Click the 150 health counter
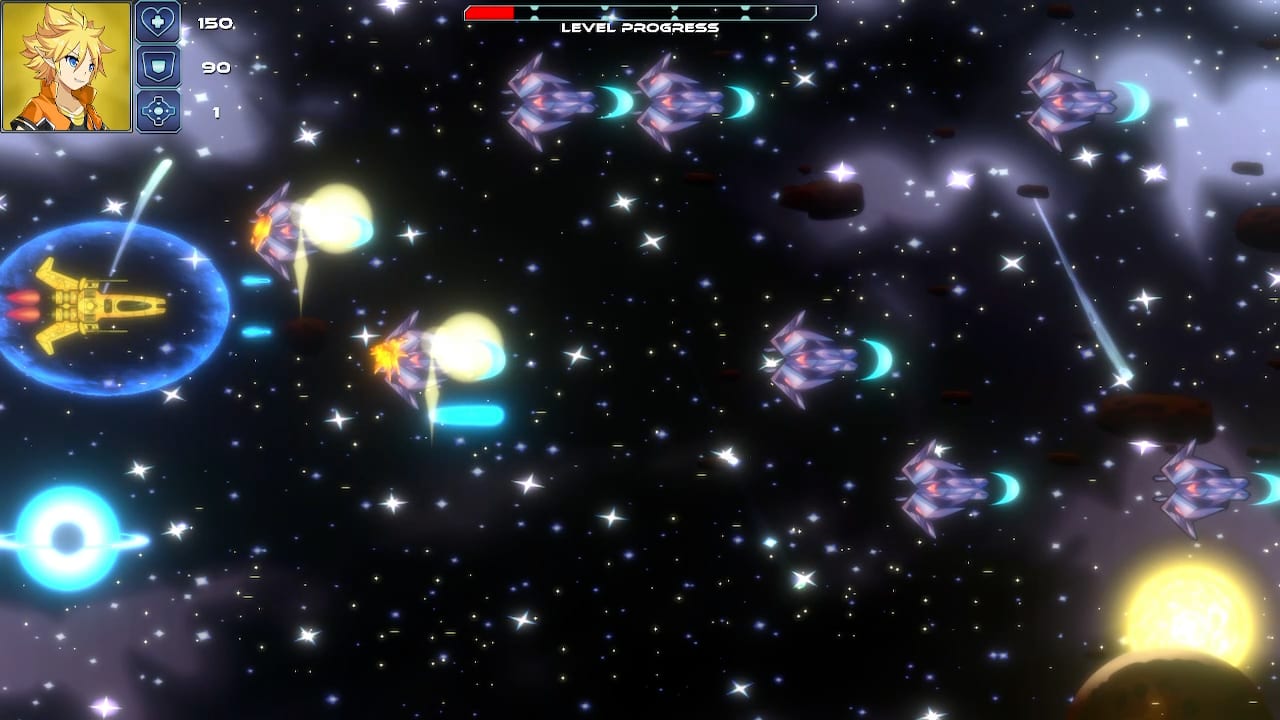 pos(213,21)
